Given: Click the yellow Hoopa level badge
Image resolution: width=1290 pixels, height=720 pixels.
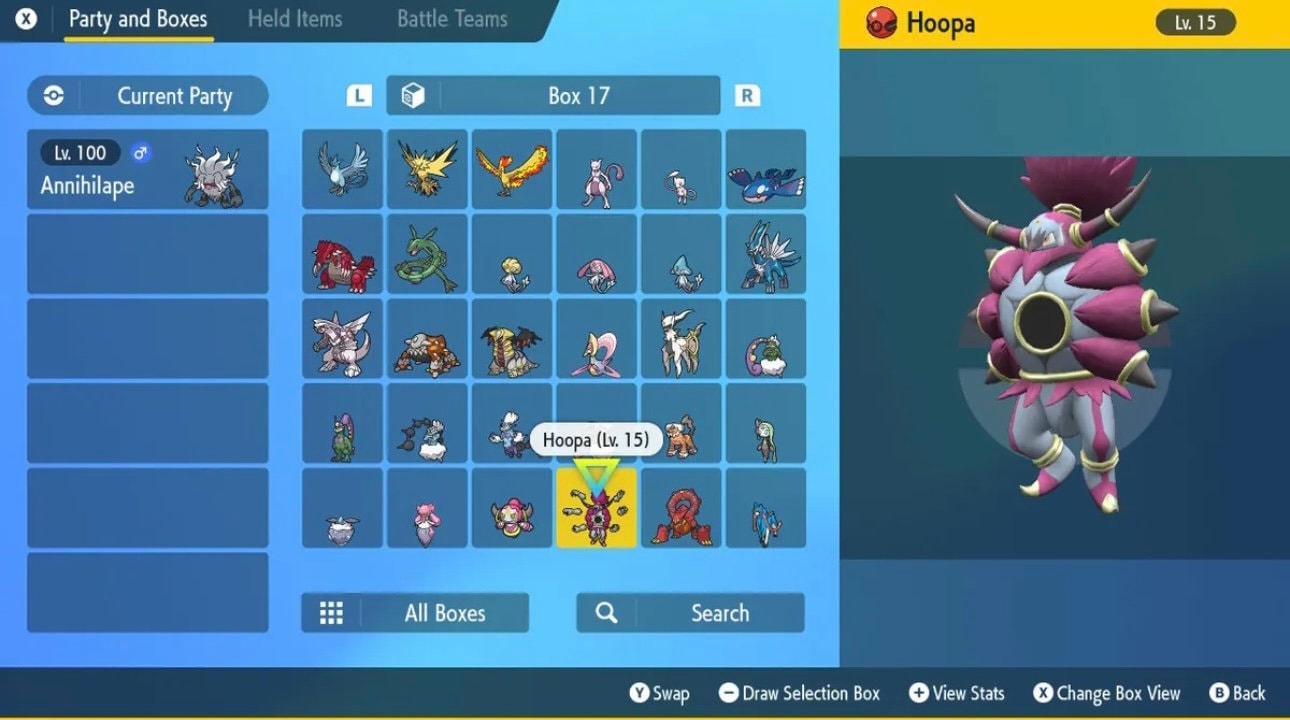Looking at the screenshot, I should pyautogui.click(x=1196, y=22).
